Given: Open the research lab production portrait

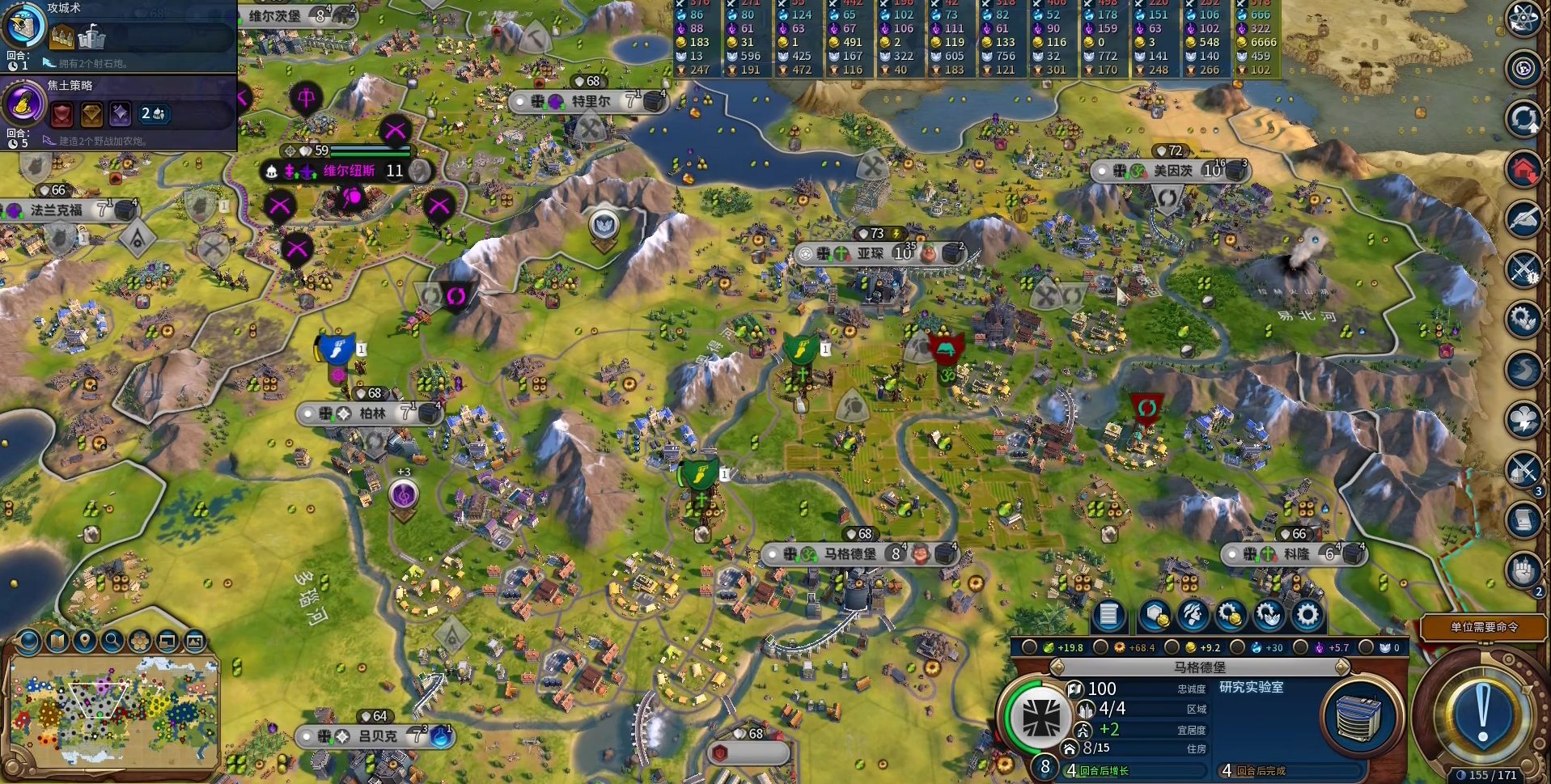Looking at the screenshot, I should pos(1360,717).
